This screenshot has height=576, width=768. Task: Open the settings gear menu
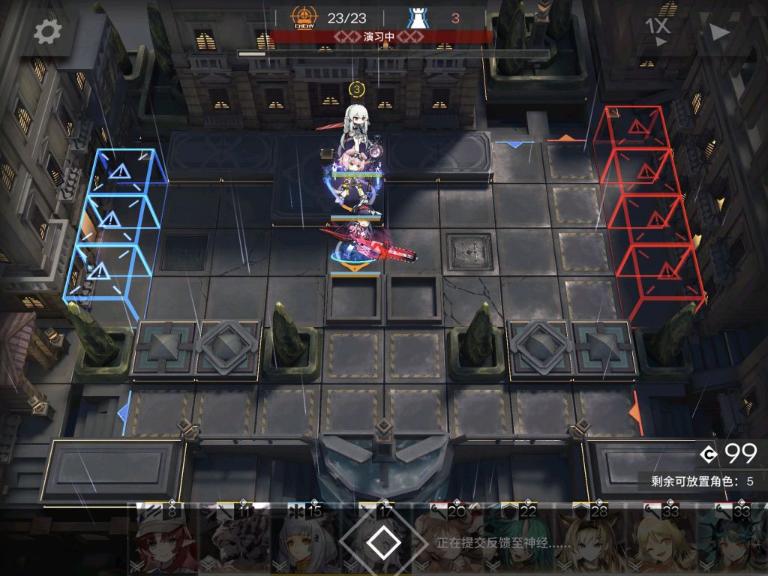pos(47,31)
